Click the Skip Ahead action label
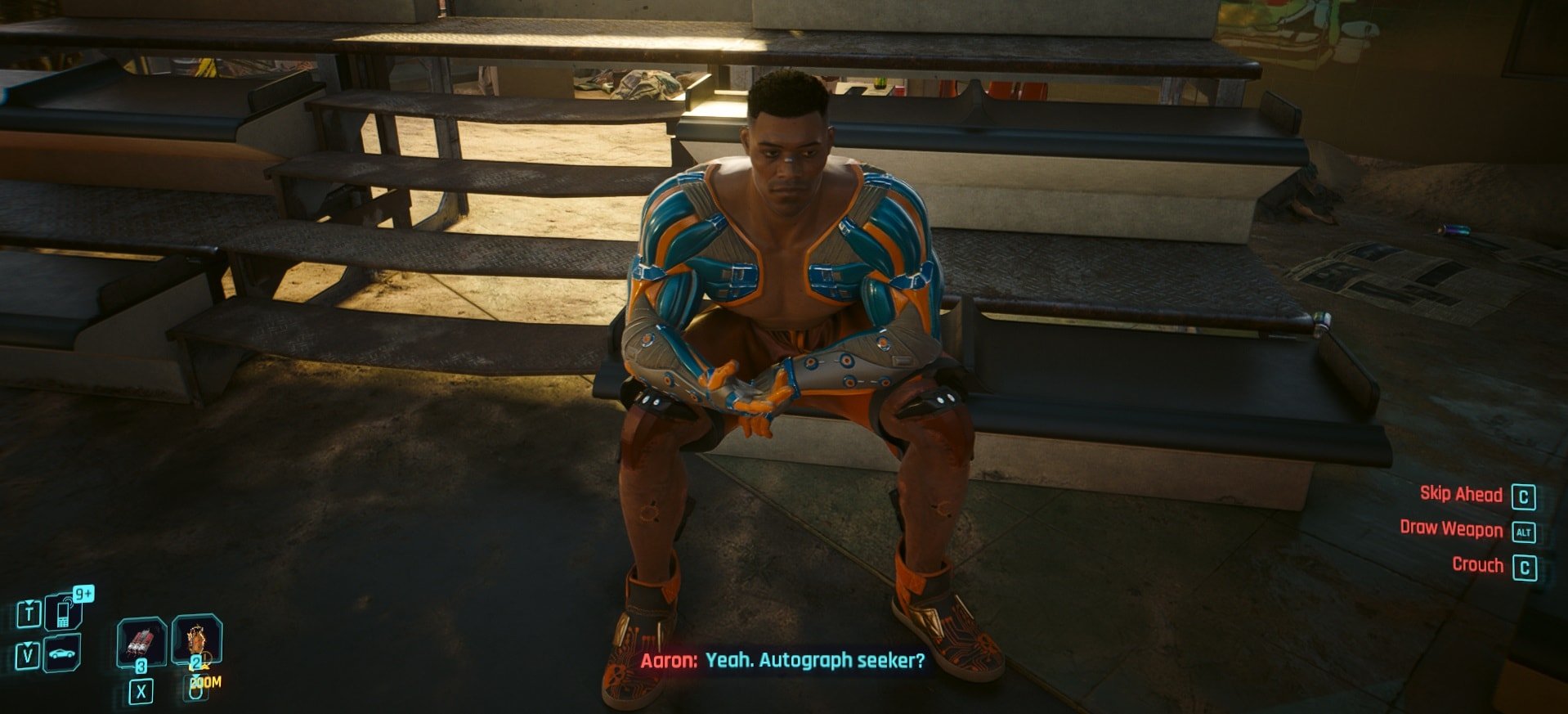Viewport: 1568px width, 714px height. 1460,494
